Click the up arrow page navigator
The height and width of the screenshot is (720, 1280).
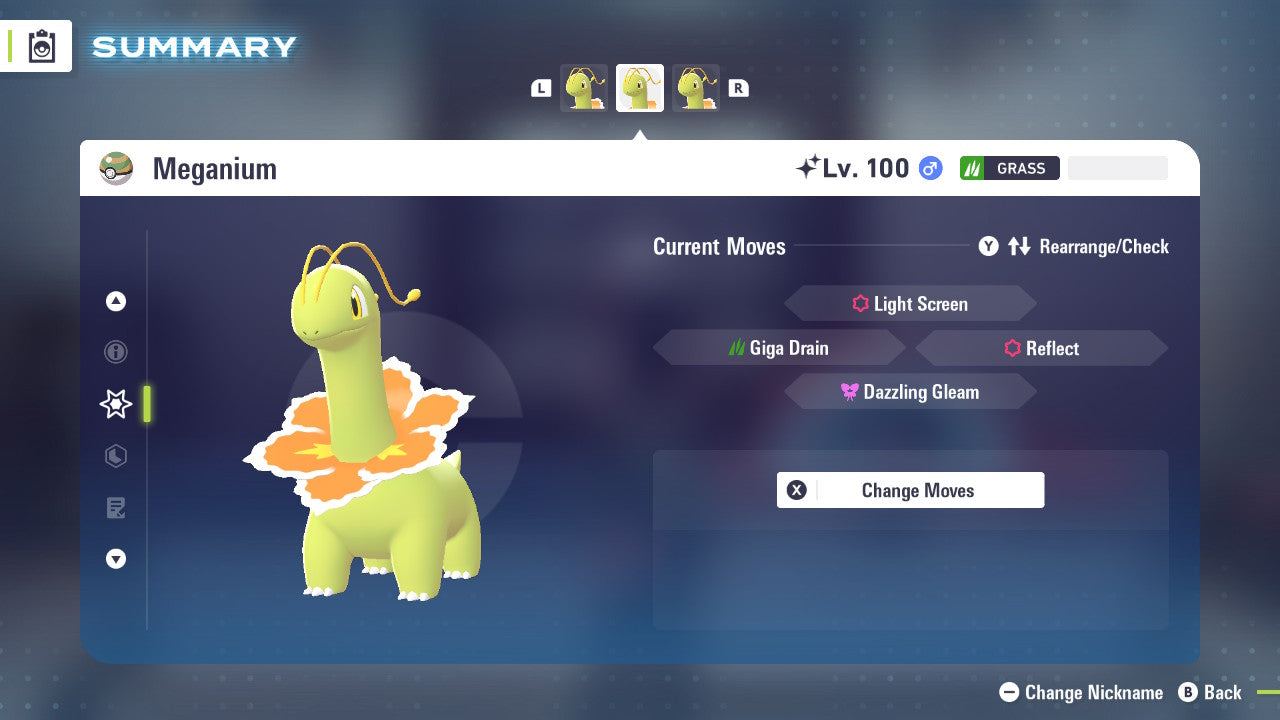click(115, 301)
